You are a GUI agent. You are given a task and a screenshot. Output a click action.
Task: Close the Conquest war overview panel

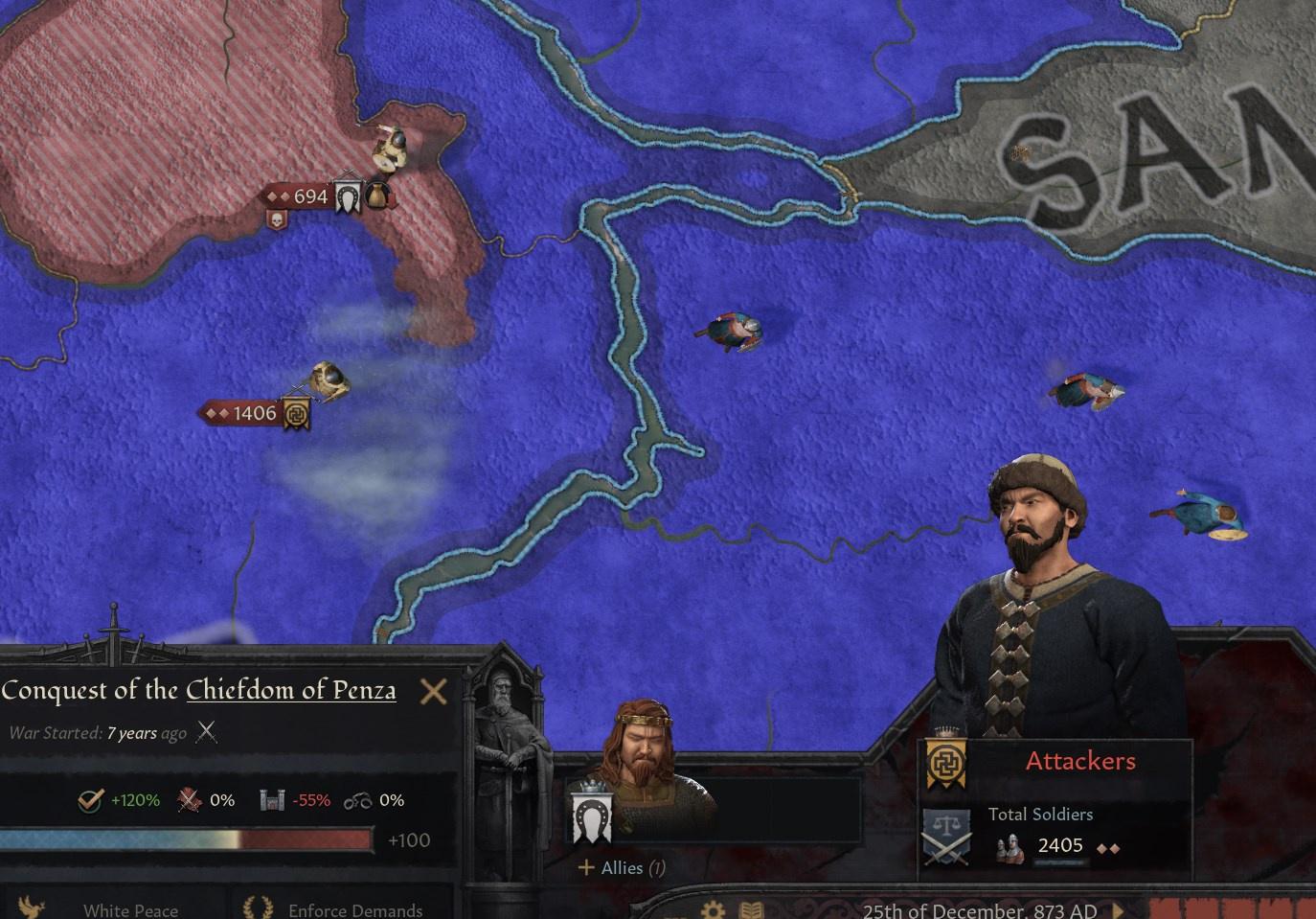434,690
